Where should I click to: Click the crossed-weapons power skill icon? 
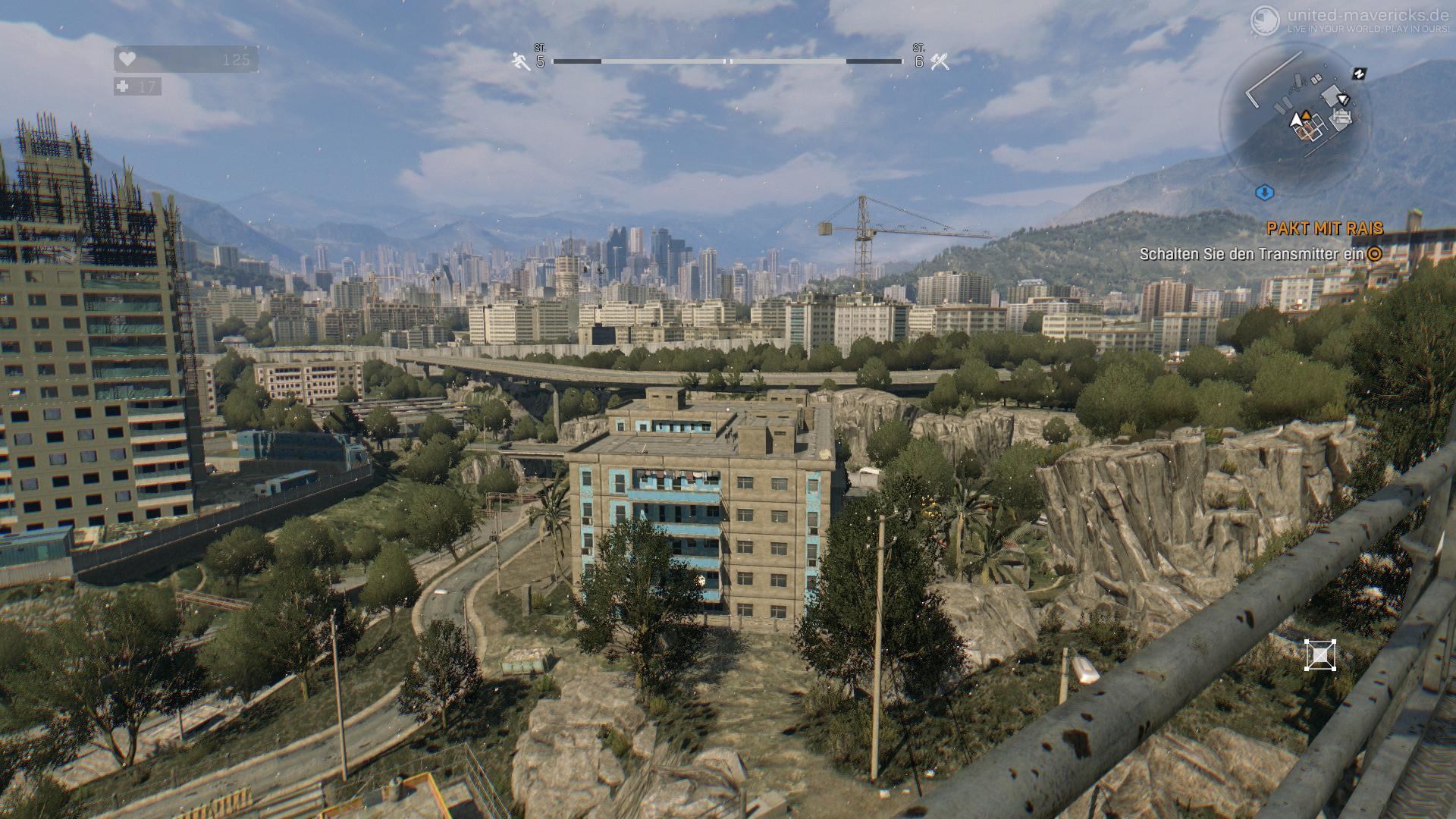pyautogui.click(x=940, y=61)
